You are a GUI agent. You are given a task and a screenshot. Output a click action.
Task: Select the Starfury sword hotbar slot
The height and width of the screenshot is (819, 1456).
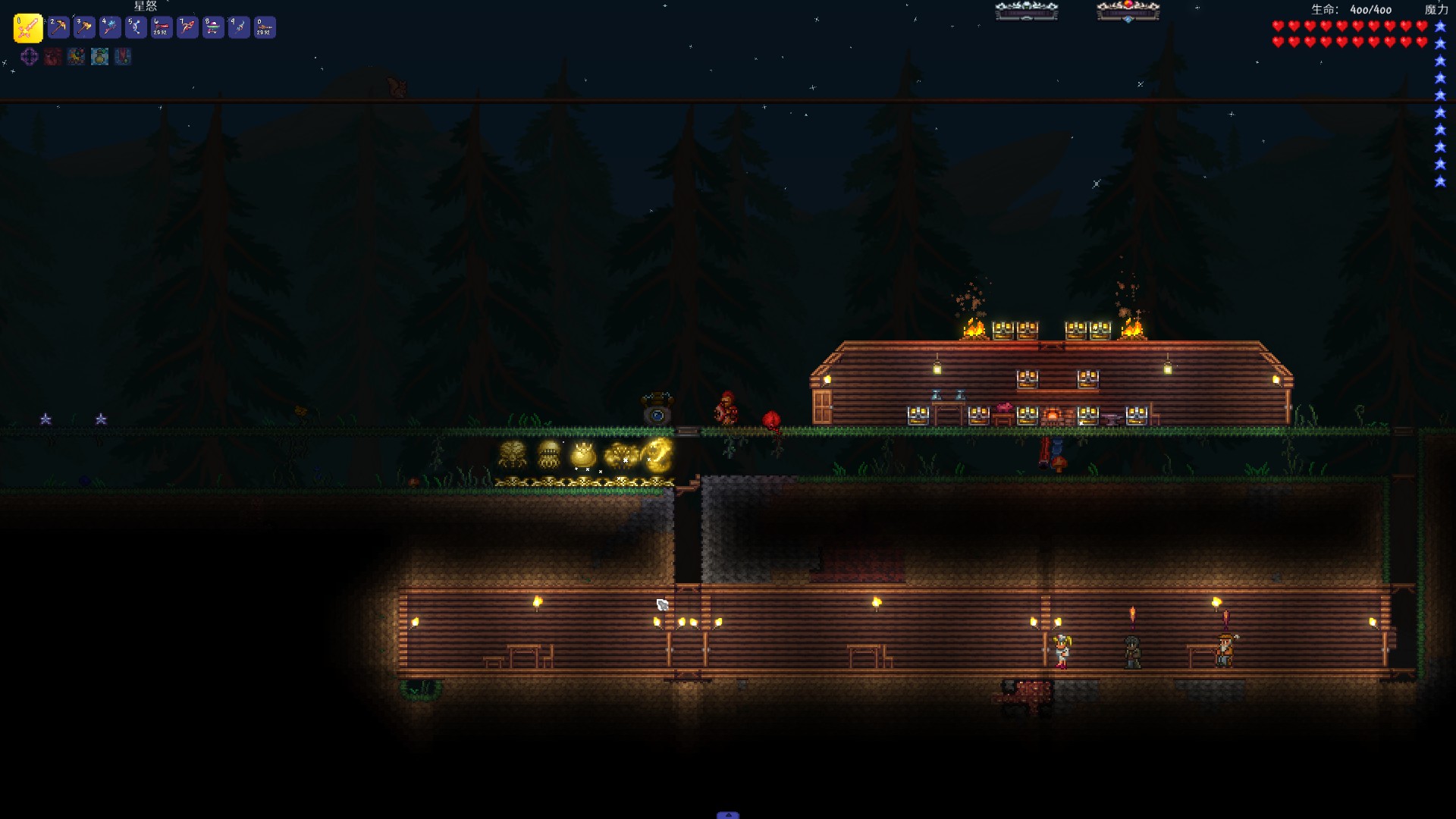[x=28, y=28]
